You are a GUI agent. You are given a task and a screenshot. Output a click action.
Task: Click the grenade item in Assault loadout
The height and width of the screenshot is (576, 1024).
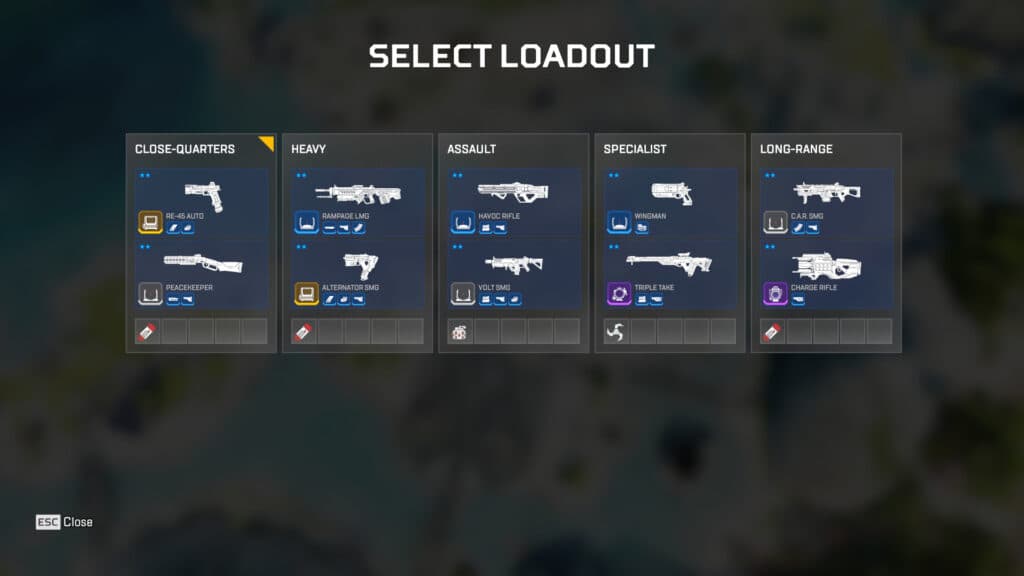[x=459, y=331]
